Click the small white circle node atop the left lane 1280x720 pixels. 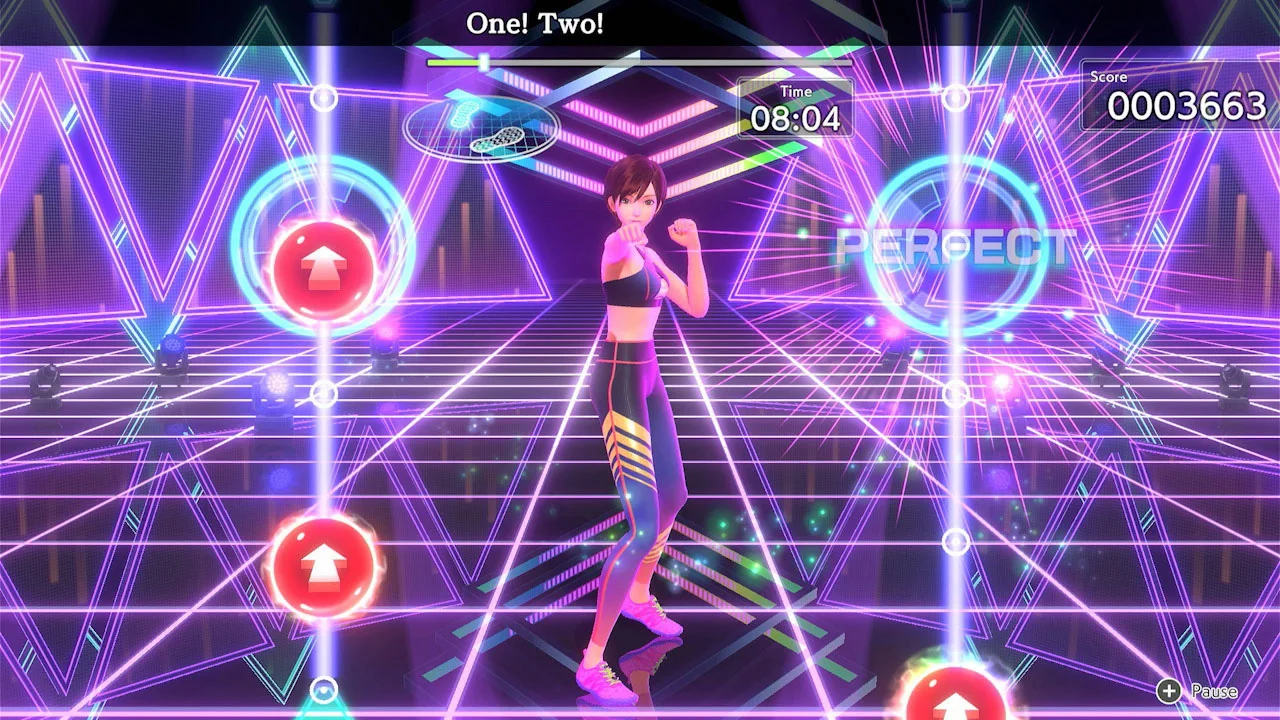(322, 100)
